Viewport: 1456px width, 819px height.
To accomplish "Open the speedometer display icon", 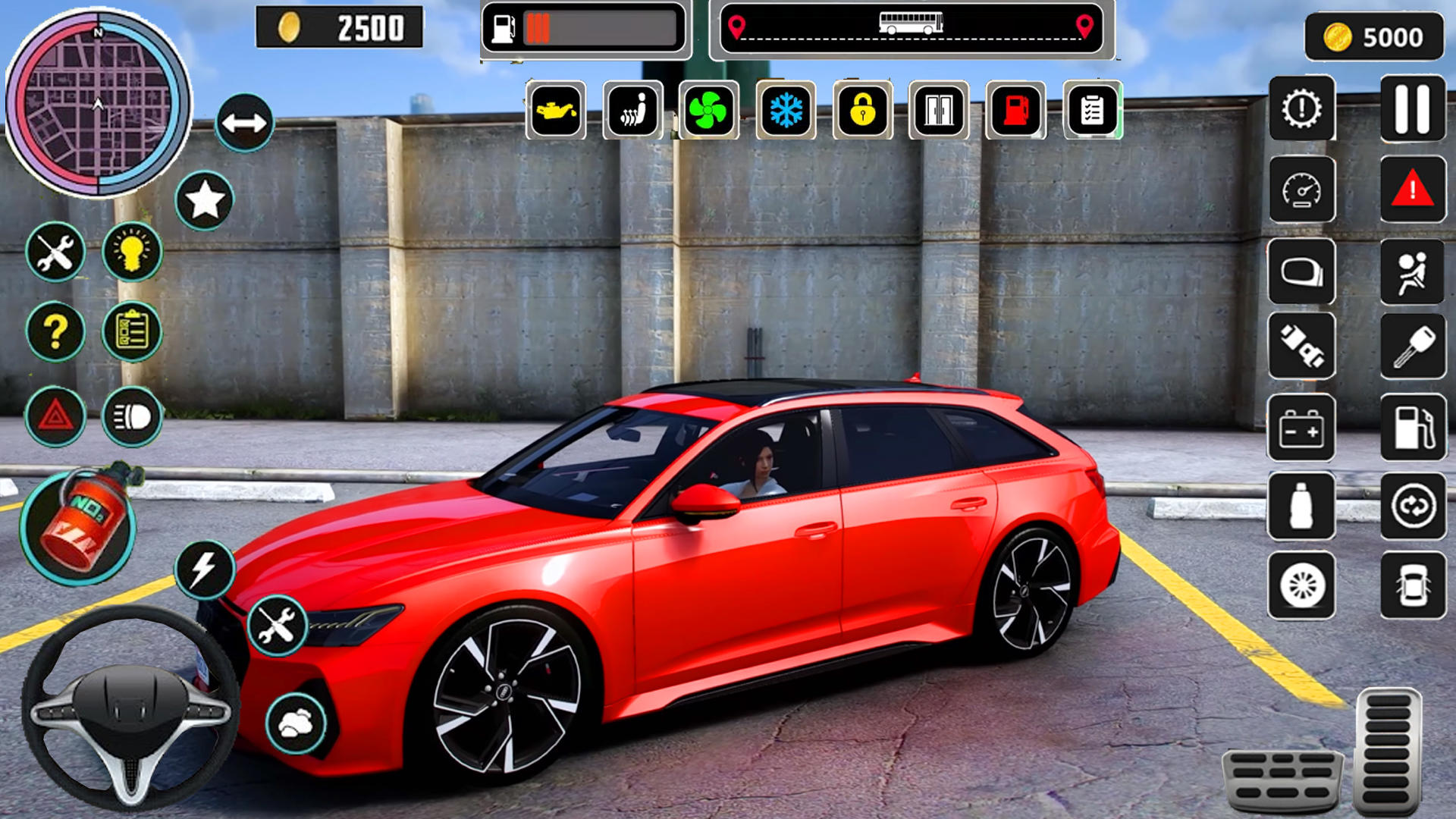I will [1302, 190].
